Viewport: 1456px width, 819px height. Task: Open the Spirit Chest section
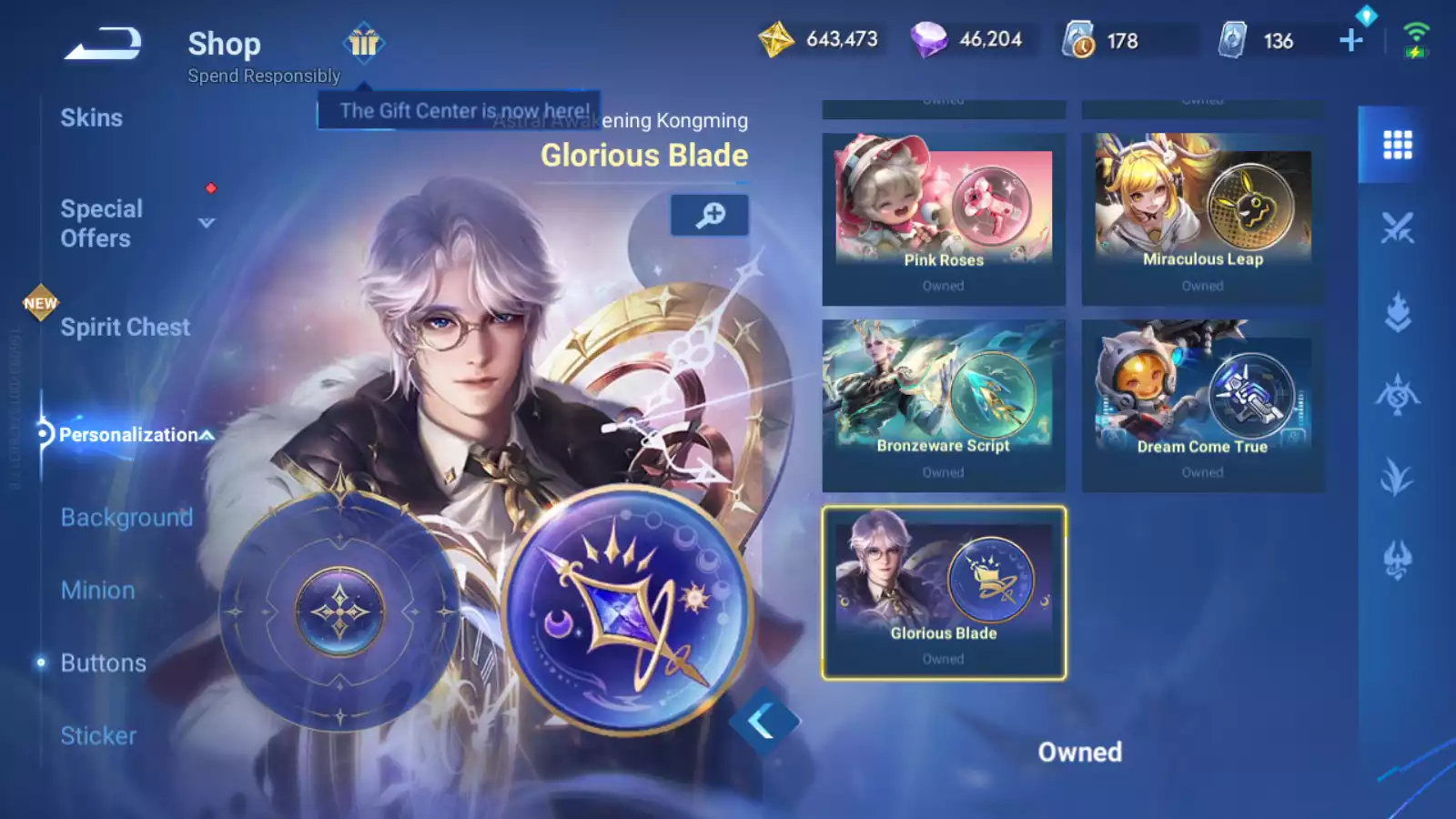point(125,328)
